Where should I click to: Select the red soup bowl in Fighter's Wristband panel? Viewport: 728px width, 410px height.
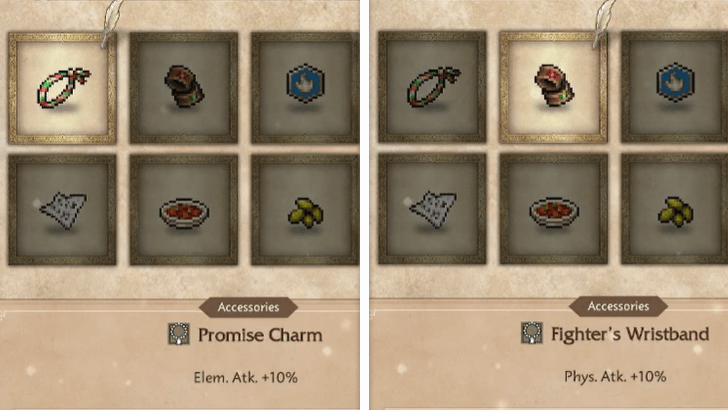tap(553, 210)
